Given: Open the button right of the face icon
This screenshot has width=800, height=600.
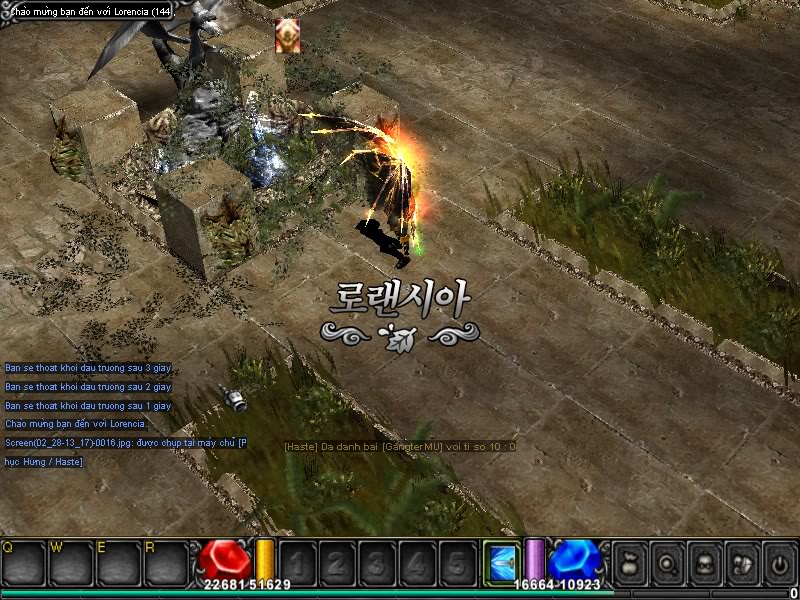Looking at the screenshot, I should coord(741,562).
